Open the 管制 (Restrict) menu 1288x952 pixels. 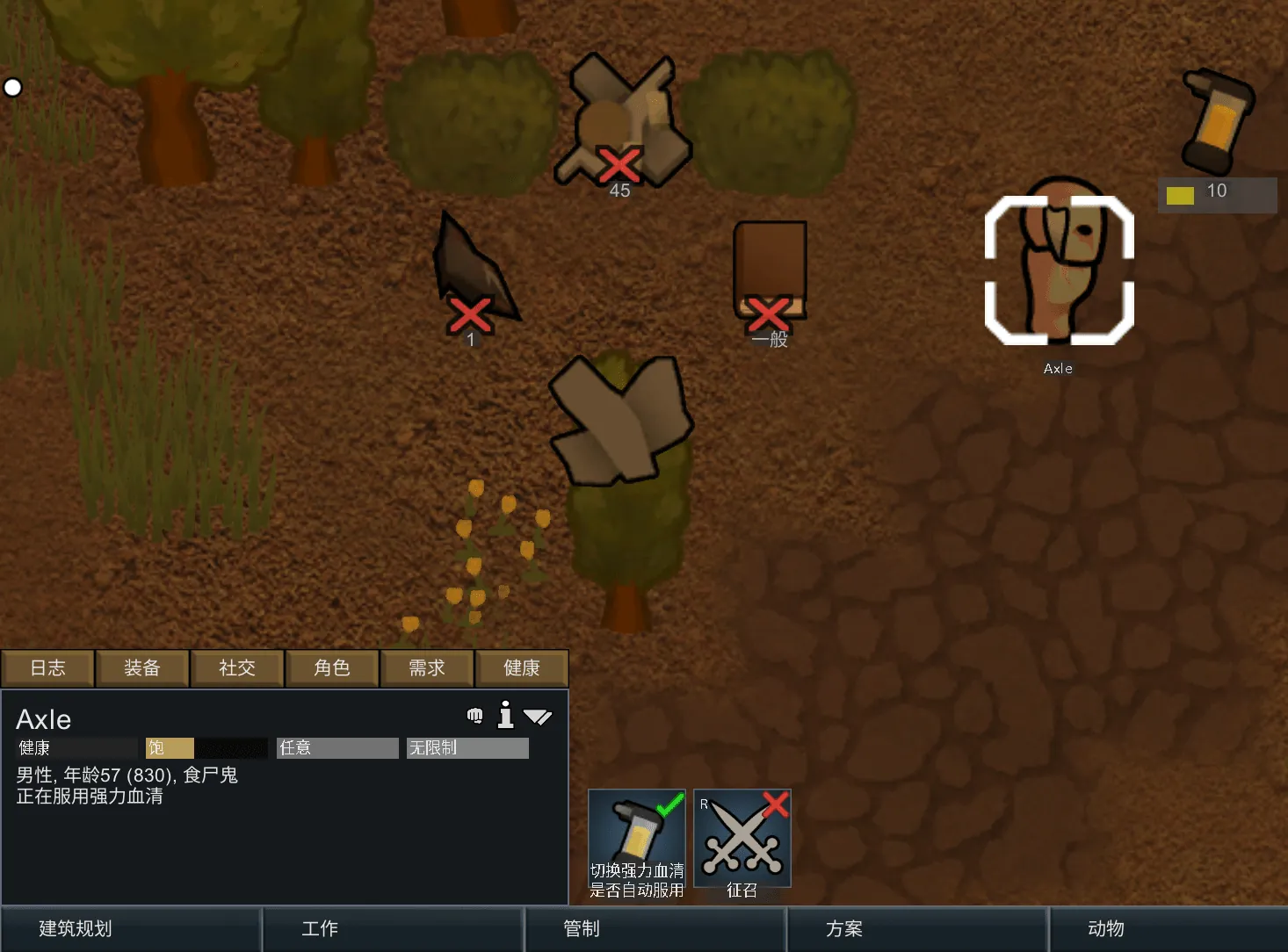click(655, 929)
